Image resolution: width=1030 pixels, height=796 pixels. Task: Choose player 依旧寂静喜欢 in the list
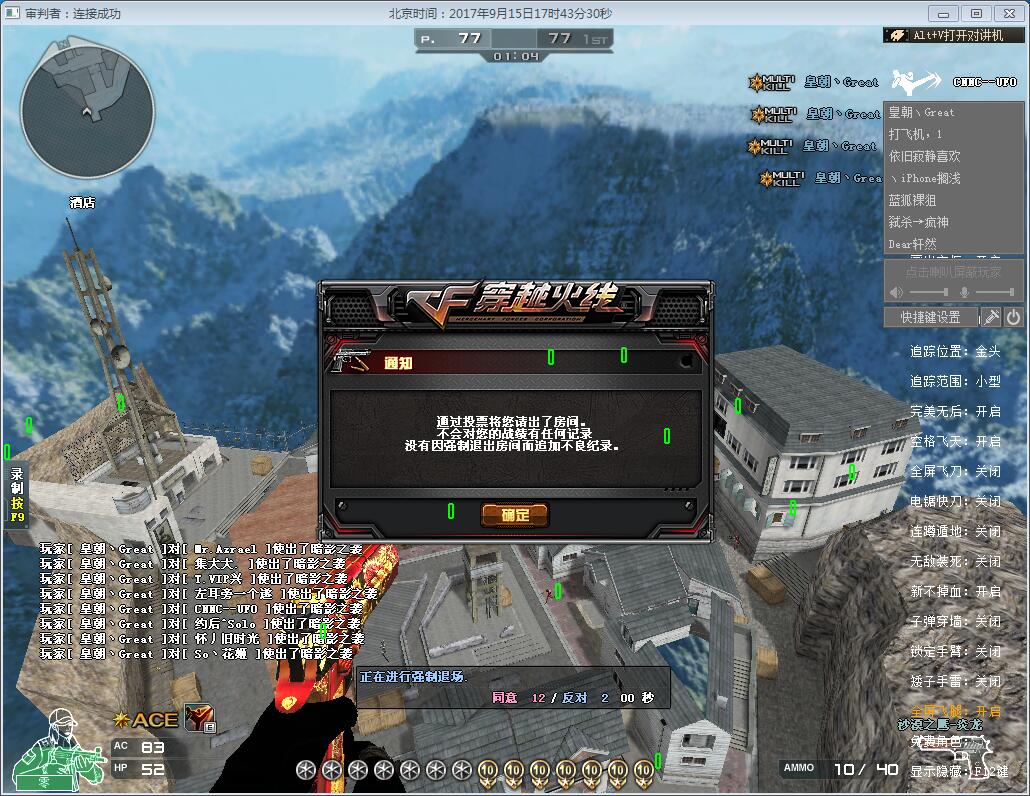click(925, 156)
